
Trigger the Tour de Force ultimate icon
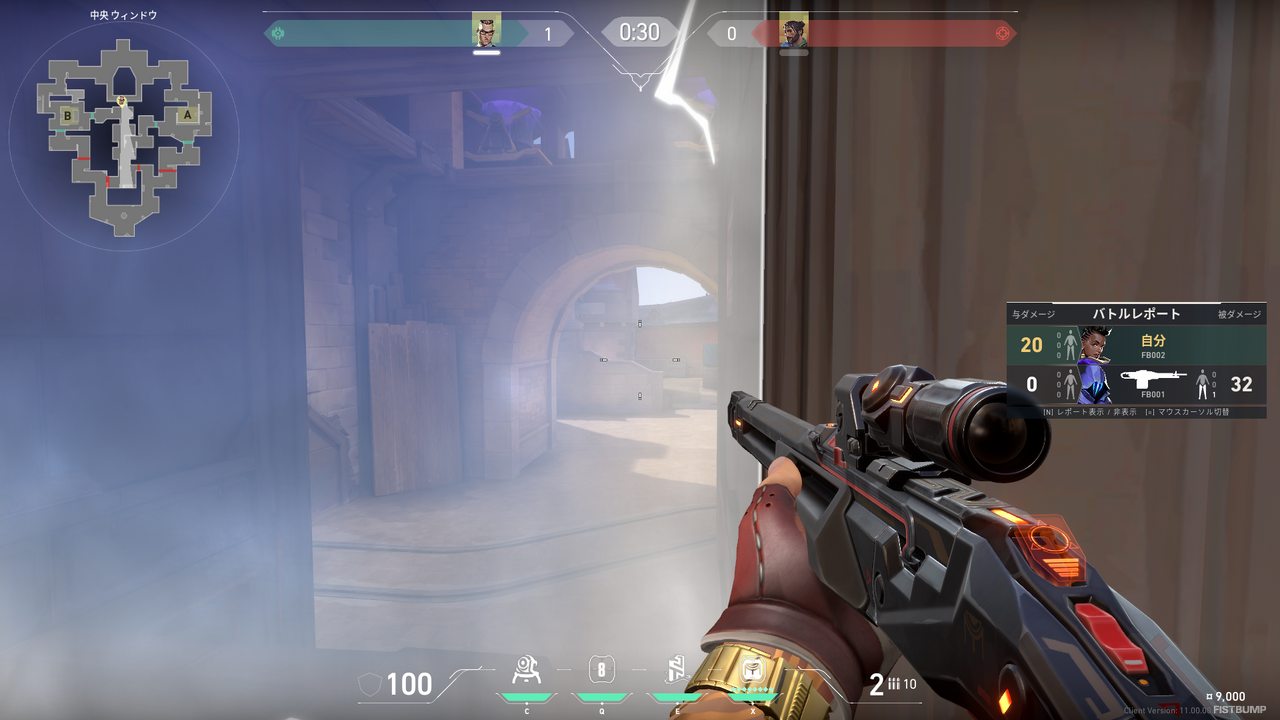[753, 670]
